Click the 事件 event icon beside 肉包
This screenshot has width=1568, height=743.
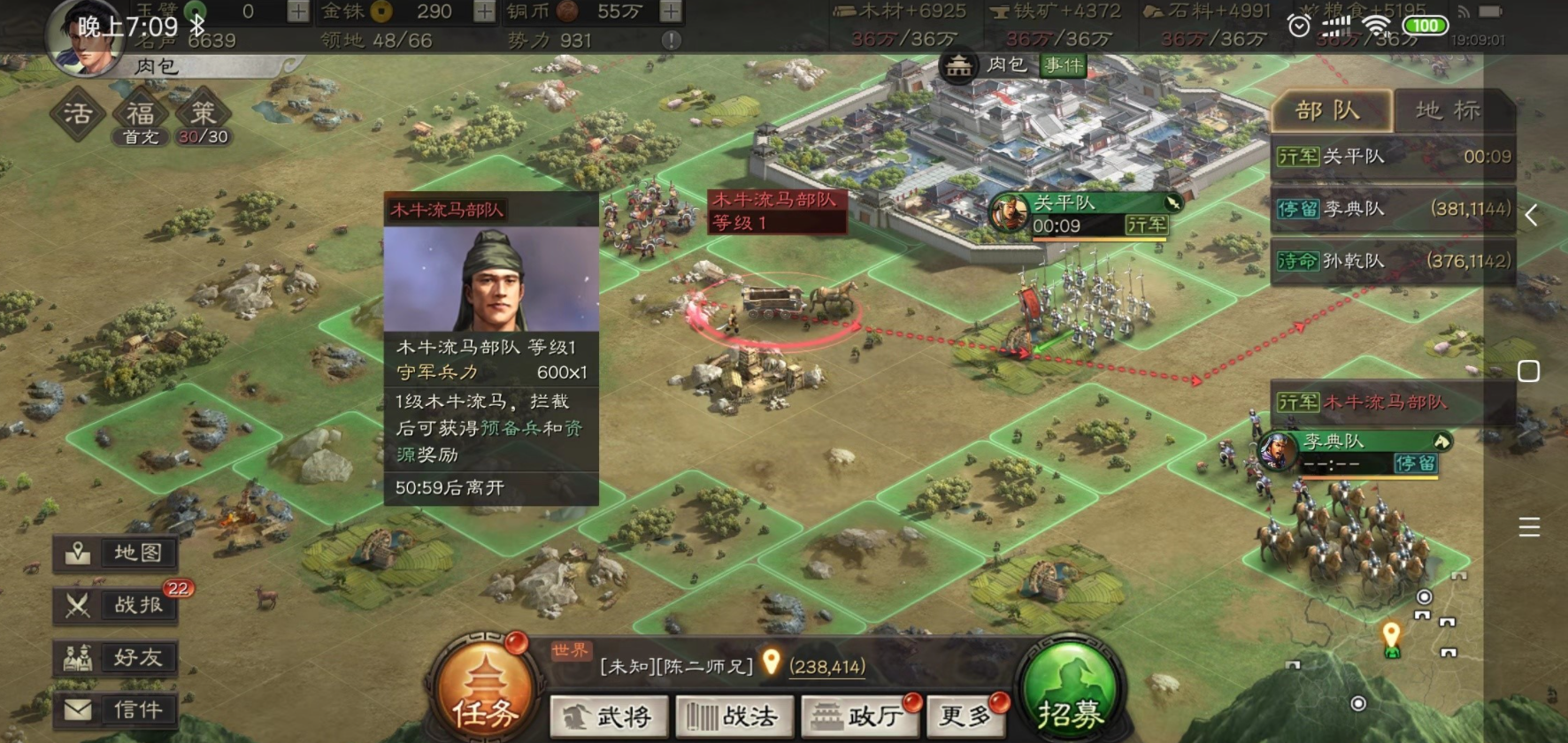1061,65
